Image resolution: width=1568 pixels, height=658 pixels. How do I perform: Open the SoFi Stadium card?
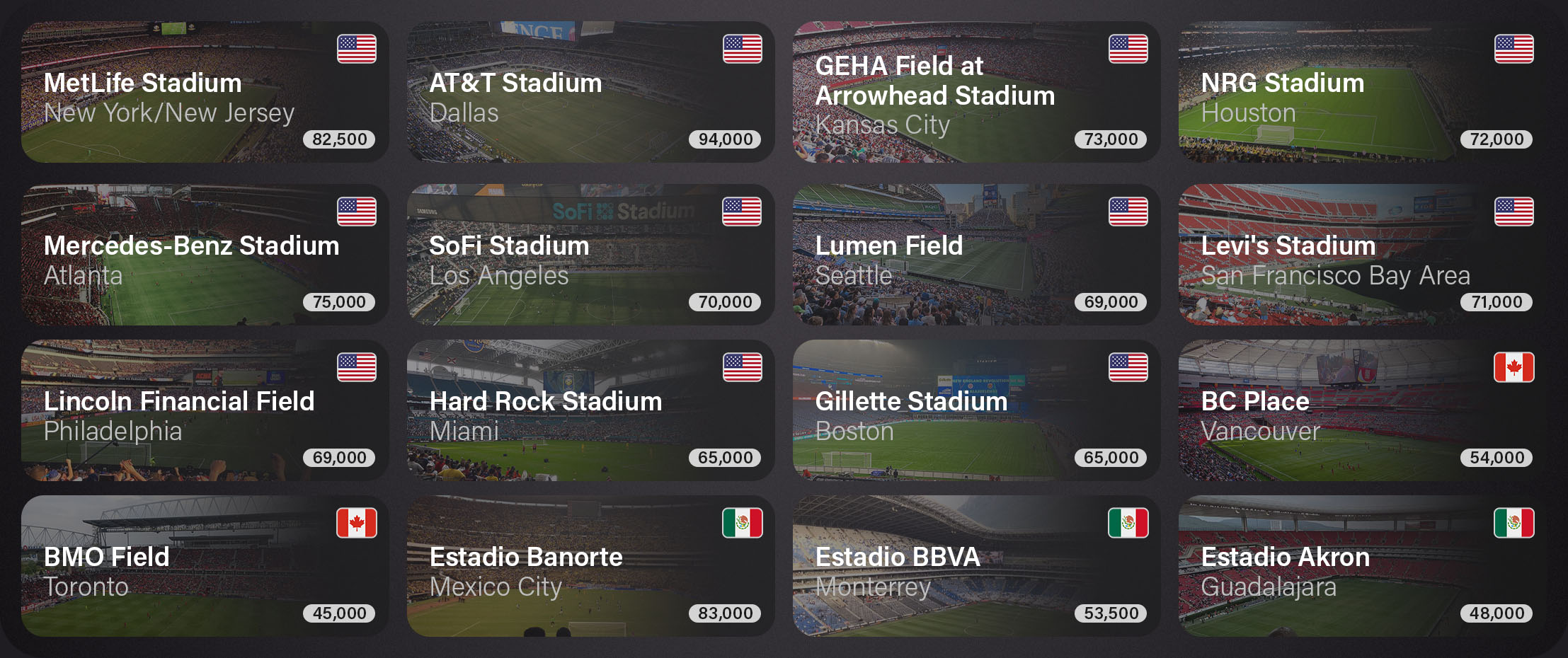tap(590, 255)
